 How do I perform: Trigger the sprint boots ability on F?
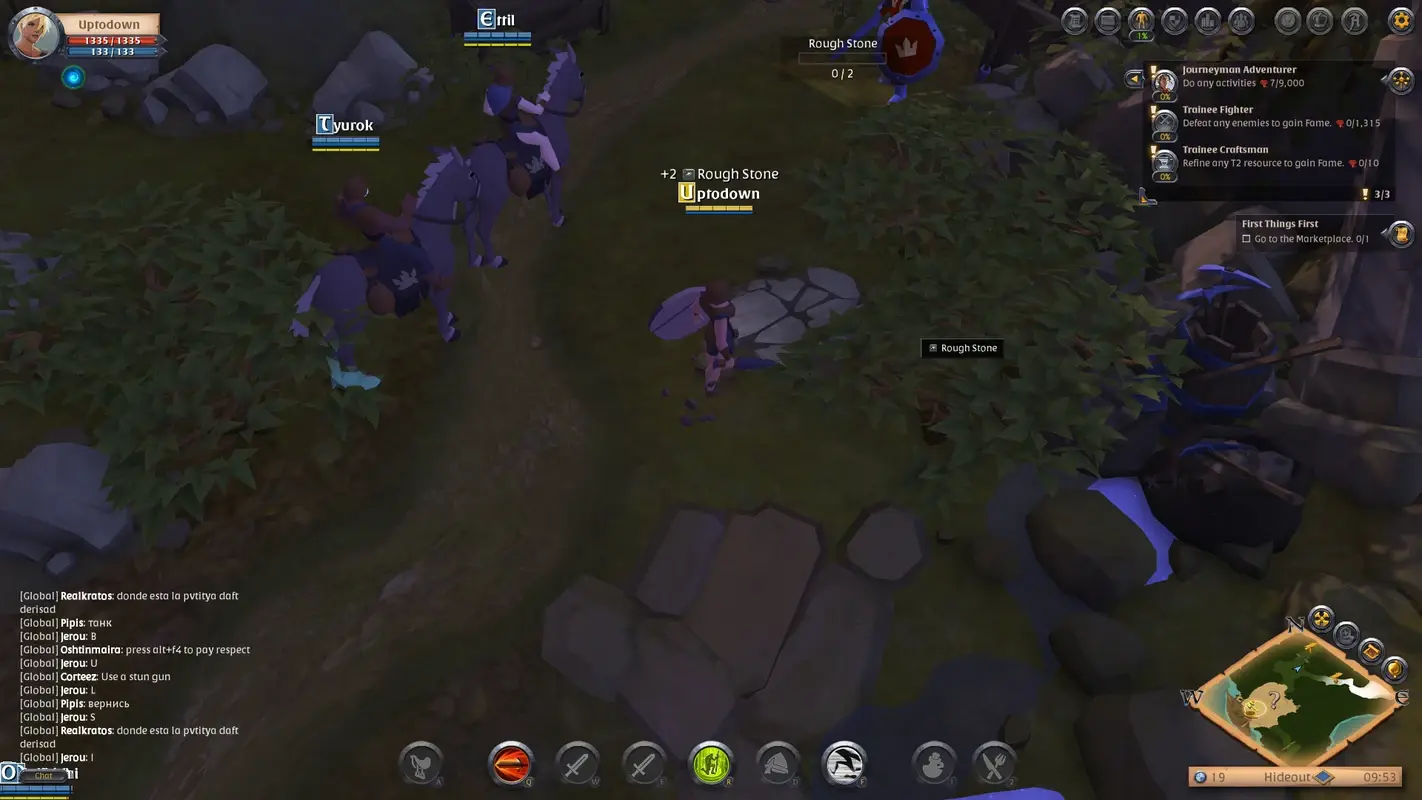(x=844, y=763)
